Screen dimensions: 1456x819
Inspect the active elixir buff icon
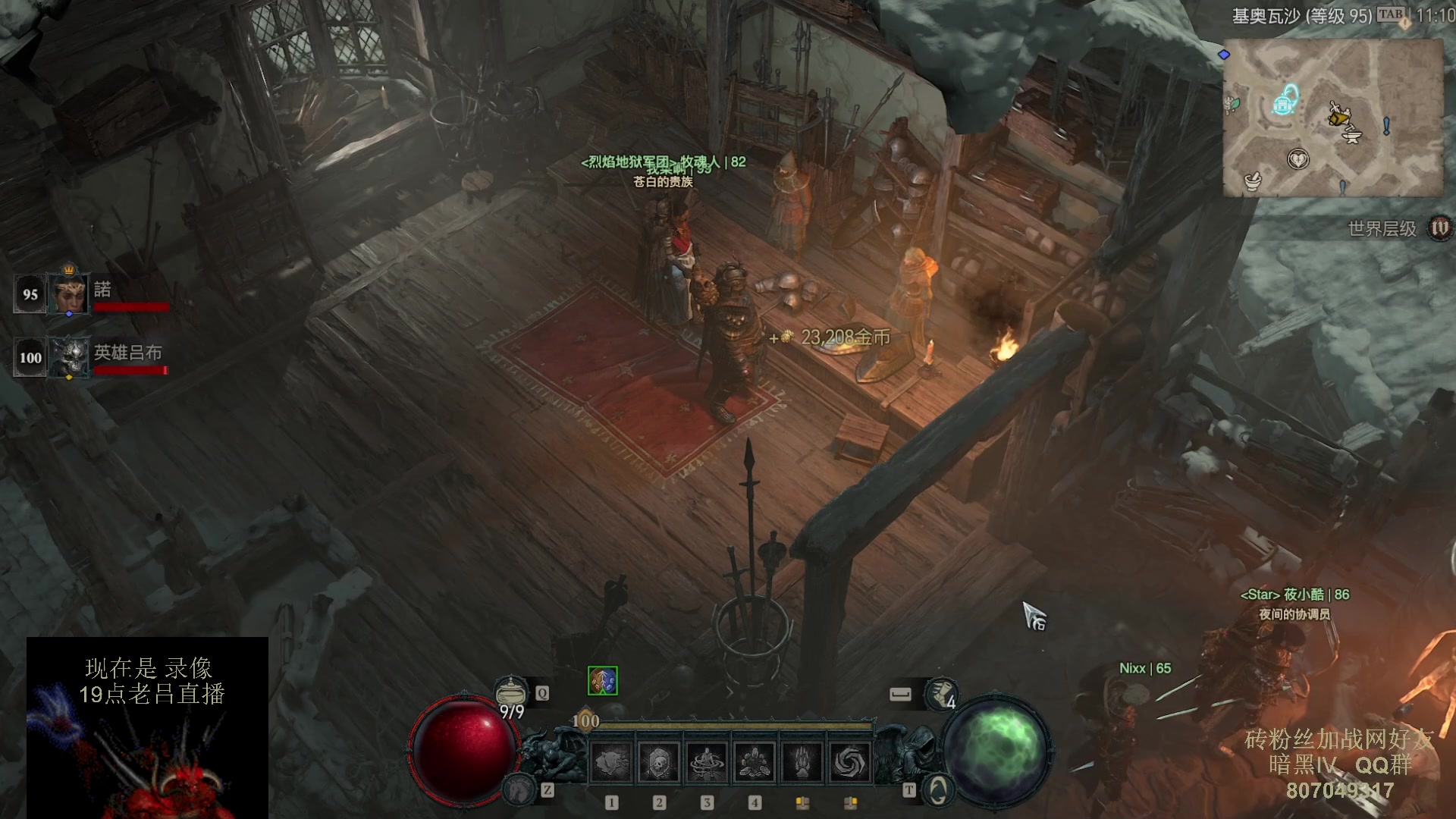(x=603, y=681)
